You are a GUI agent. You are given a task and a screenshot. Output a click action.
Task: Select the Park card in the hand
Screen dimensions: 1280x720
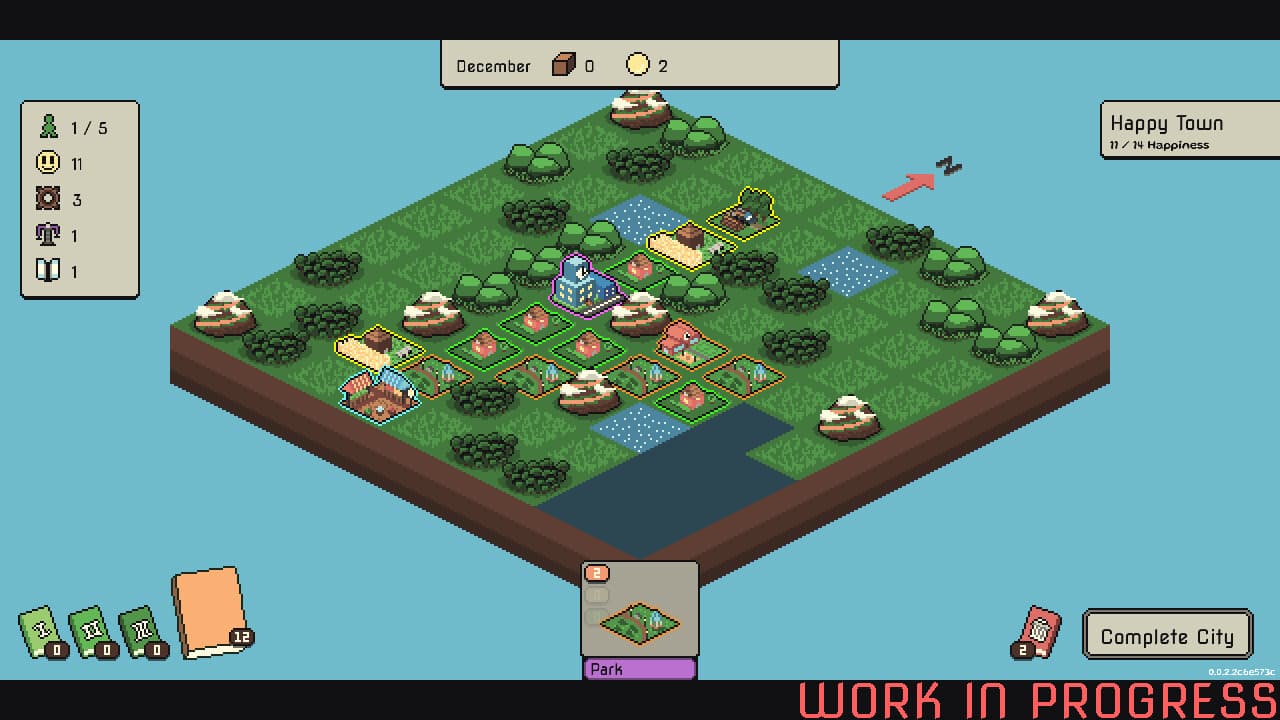[639, 620]
